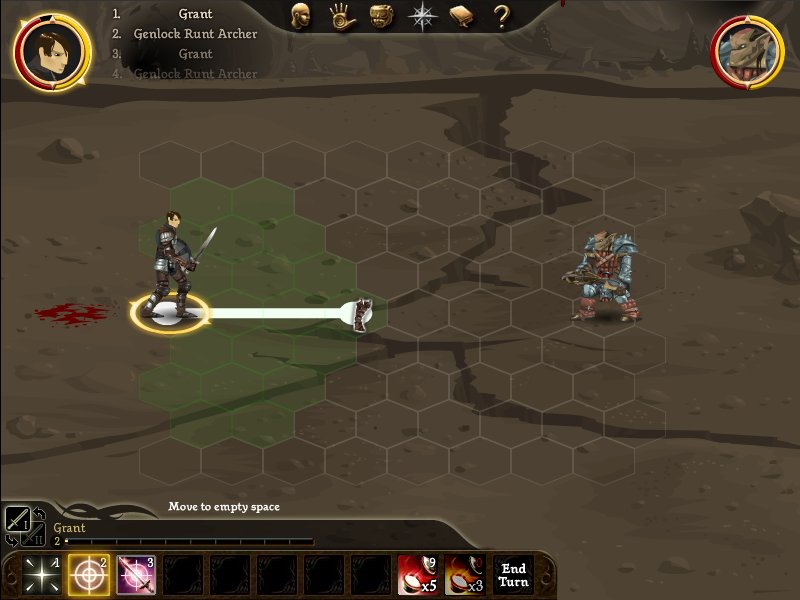Screen dimensions: 800x600
Task: Open the golden backpack inventory icon
Action: (x=380, y=16)
